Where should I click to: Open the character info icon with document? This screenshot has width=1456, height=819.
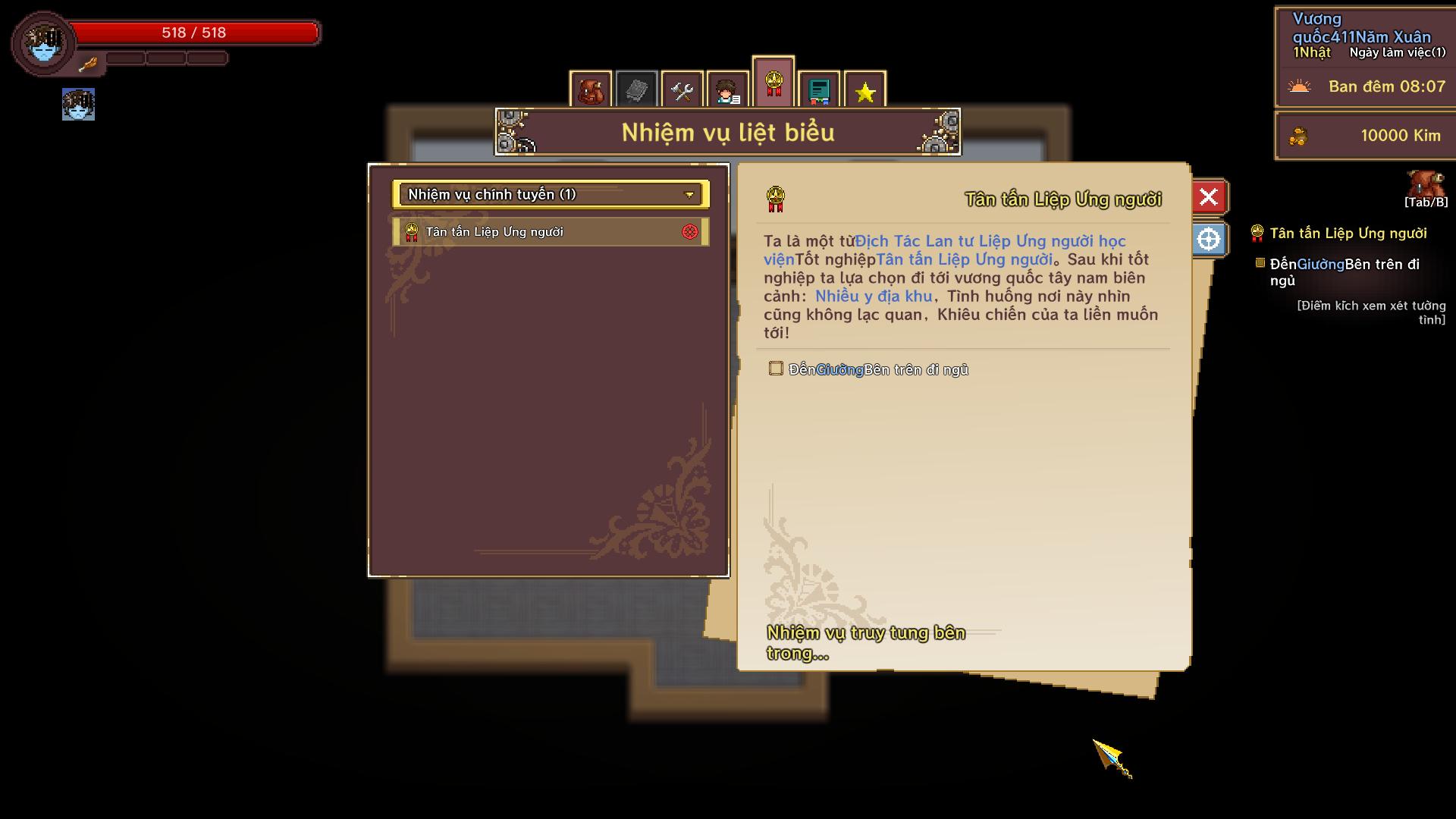tap(727, 89)
